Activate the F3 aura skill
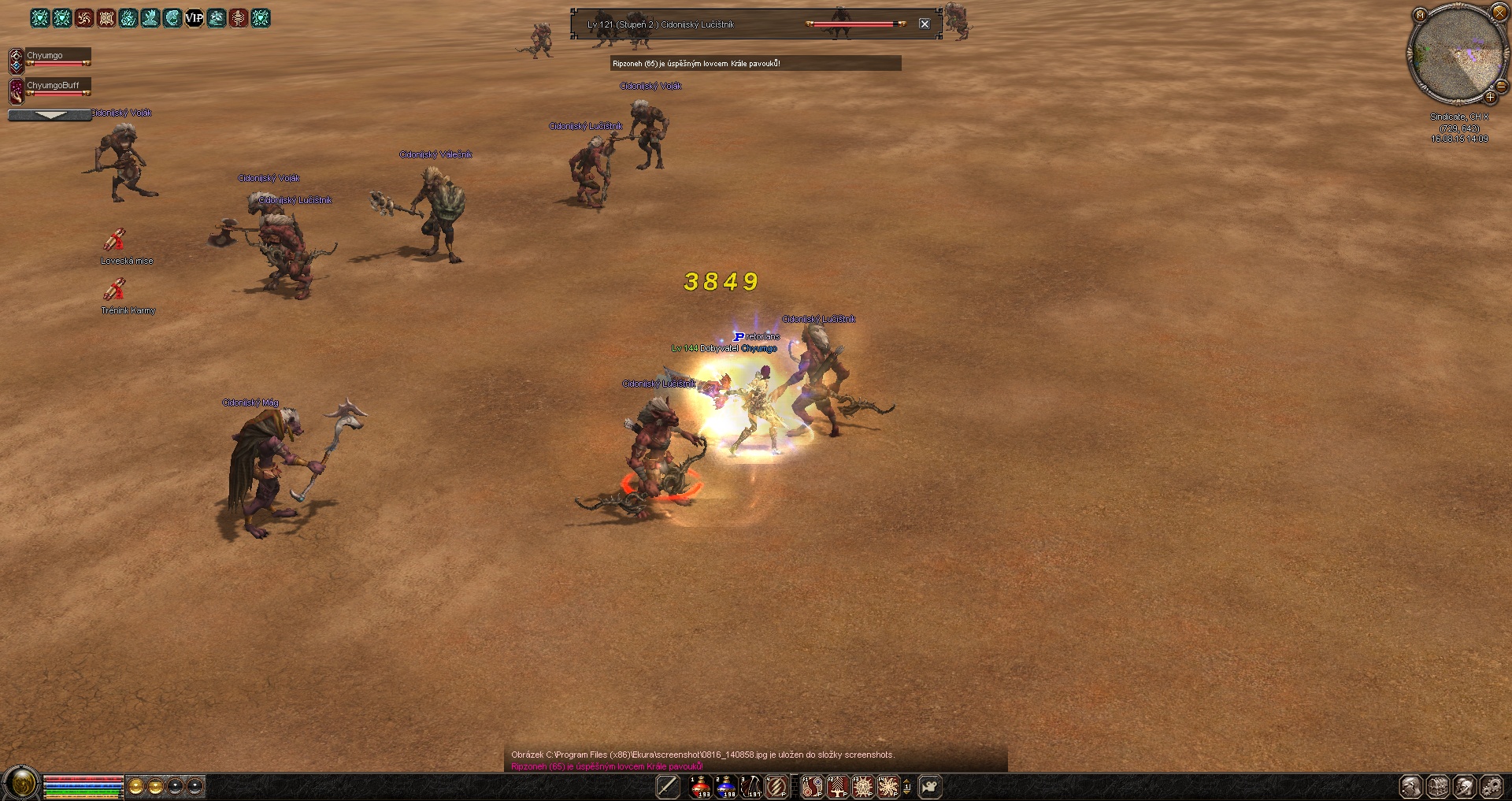Image resolution: width=1512 pixels, height=801 pixels. pyautogui.click(x=863, y=786)
